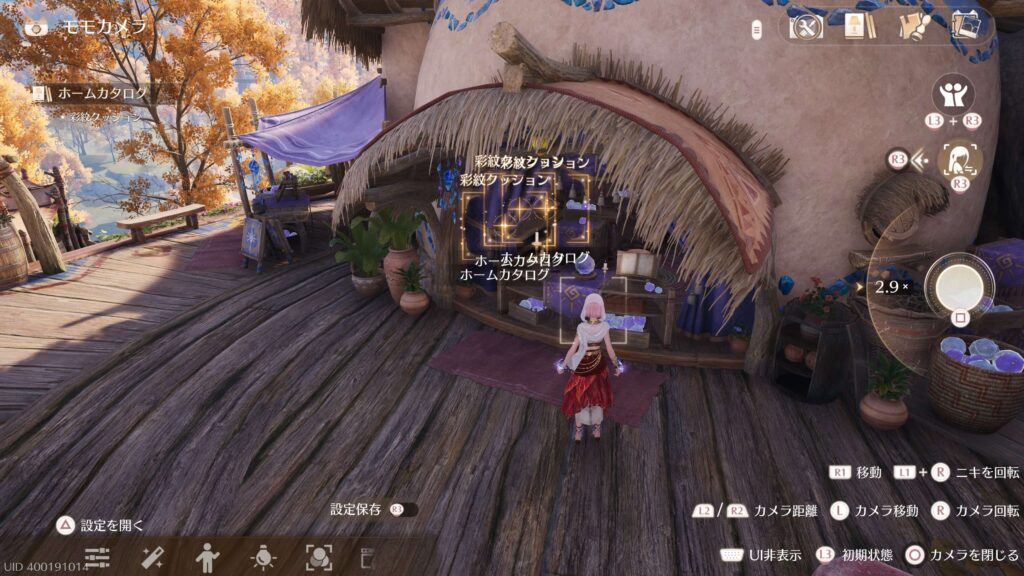Open the sliders adjustment settings tab
Viewport: 1024px width, 576px height.
pyautogui.click(x=97, y=557)
